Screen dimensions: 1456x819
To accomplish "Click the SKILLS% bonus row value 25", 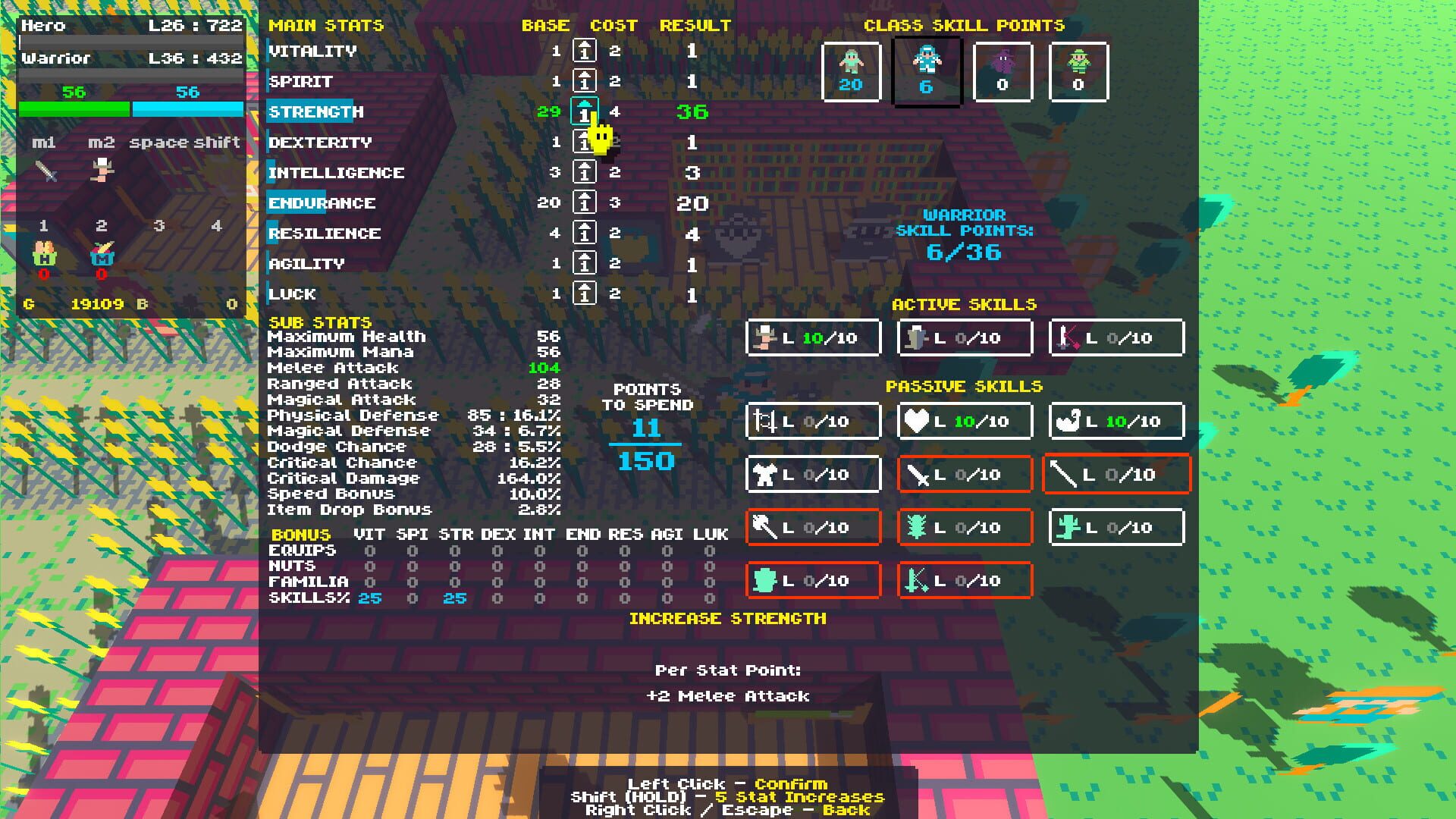I will point(369,598).
